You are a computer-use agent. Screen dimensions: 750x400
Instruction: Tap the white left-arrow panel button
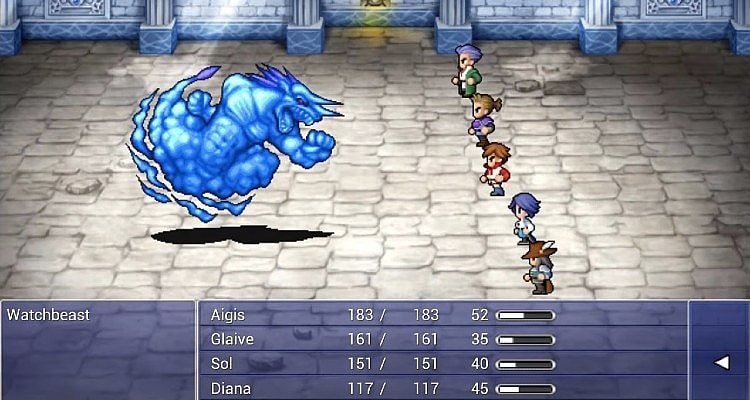[720, 363]
